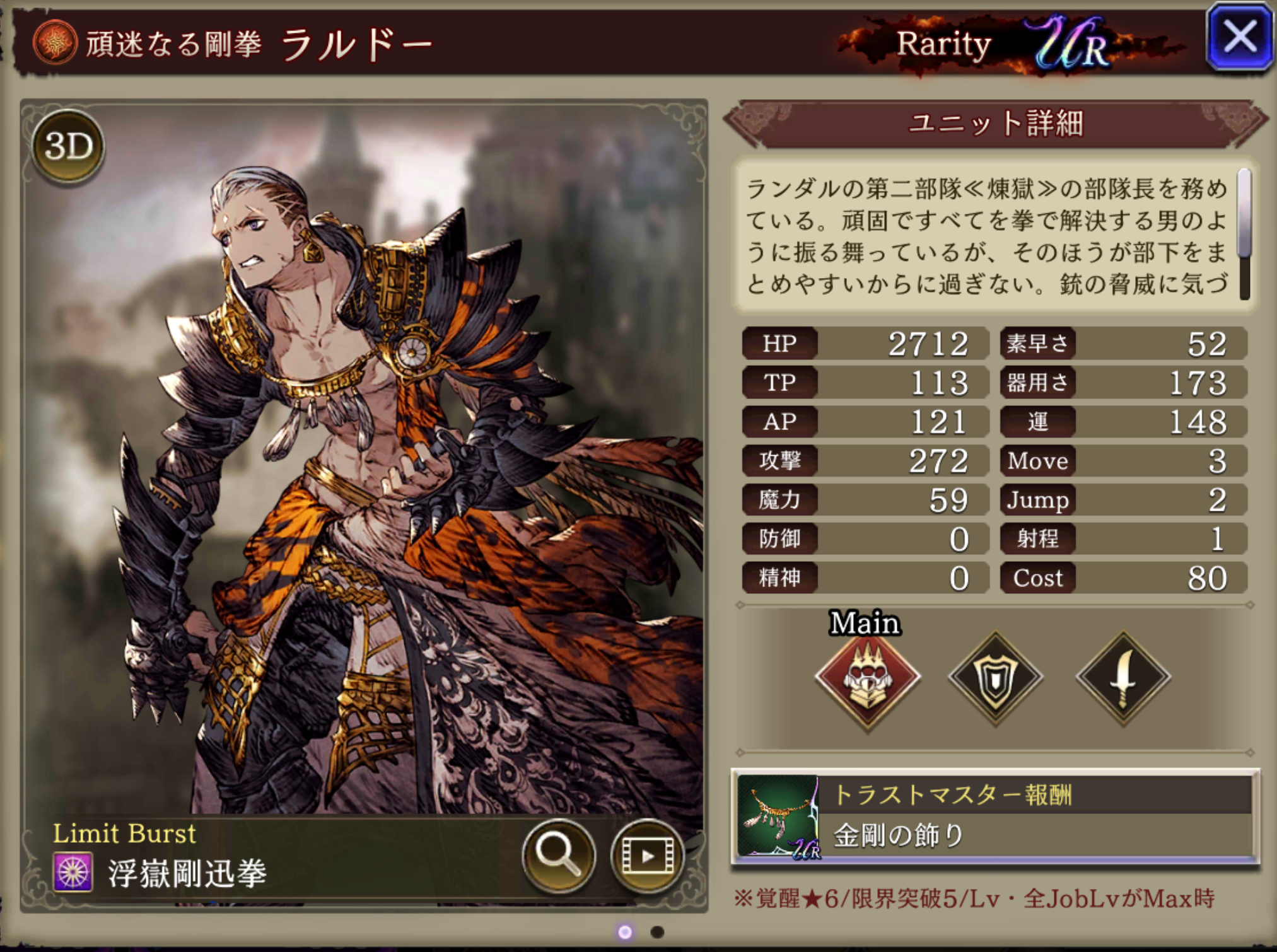Play the Limit Burst video preview
1277x952 pixels.
point(647,855)
